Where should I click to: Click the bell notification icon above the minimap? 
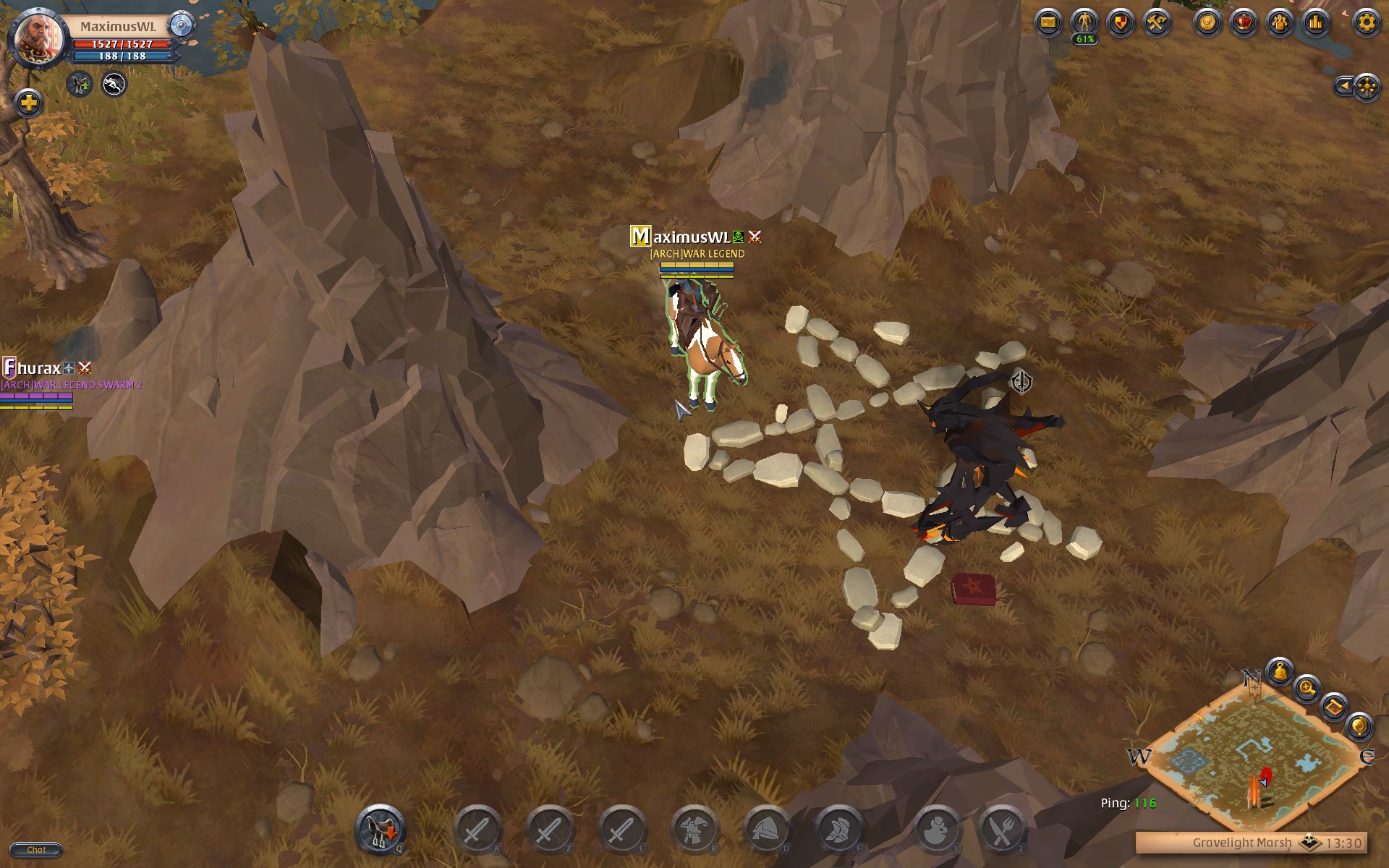click(x=1279, y=673)
